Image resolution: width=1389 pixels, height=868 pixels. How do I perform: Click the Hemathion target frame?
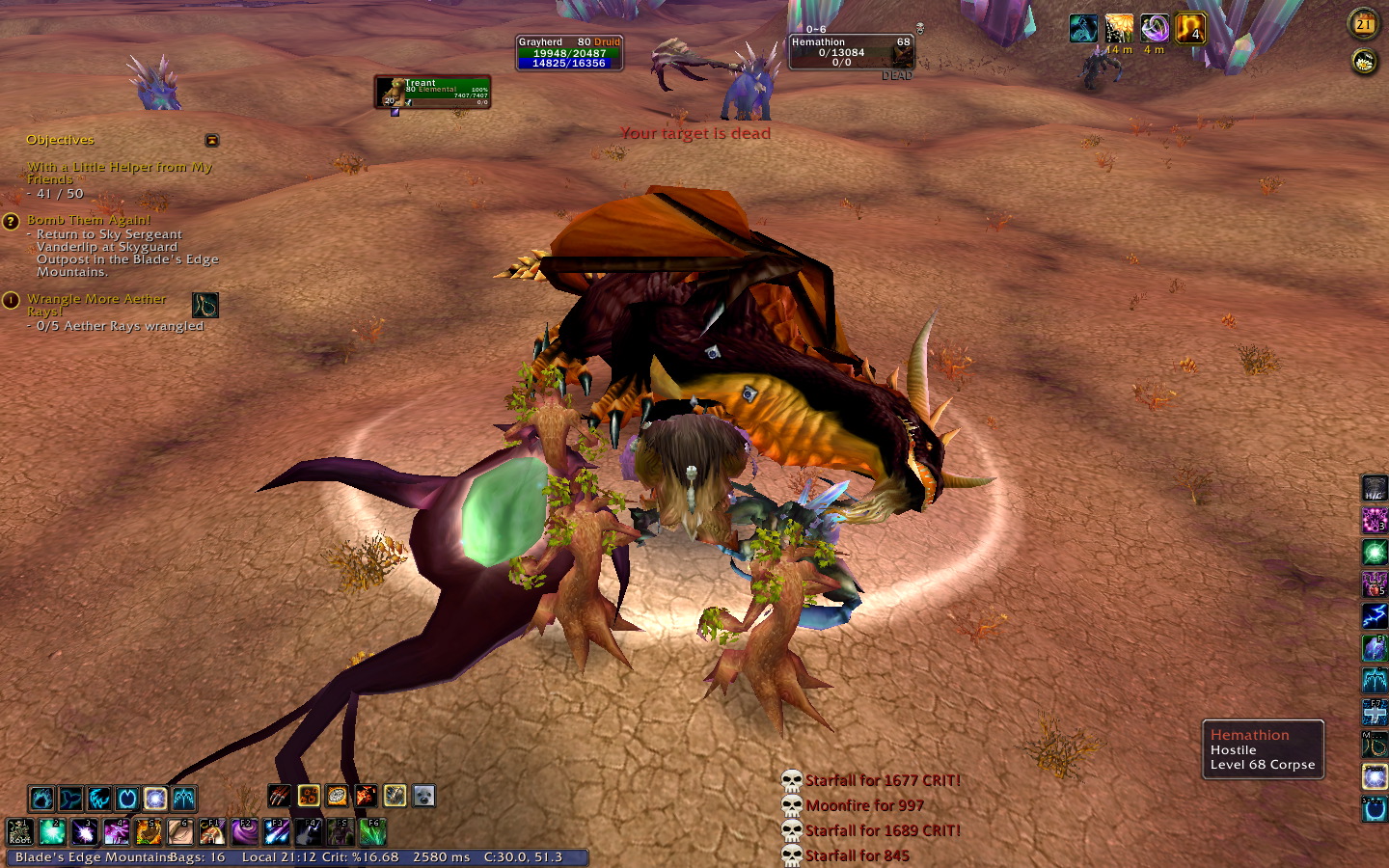point(850,53)
